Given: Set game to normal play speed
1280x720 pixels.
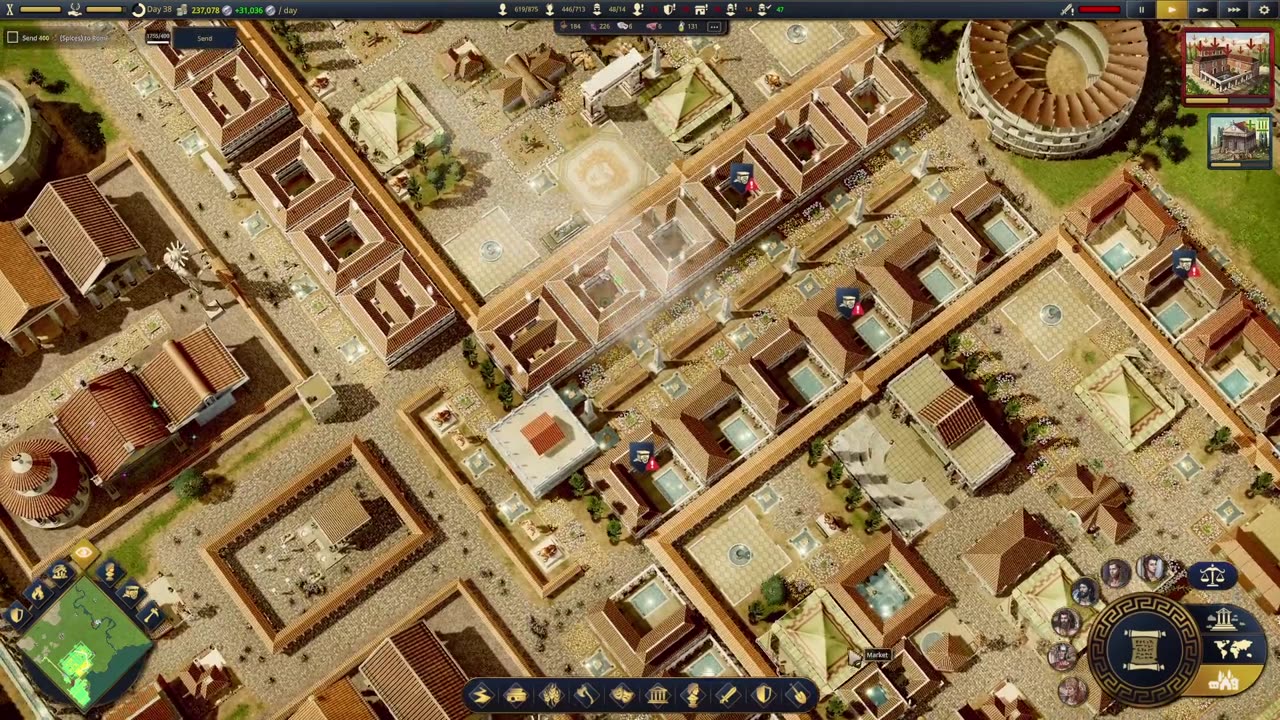Looking at the screenshot, I should [1171, 10].
